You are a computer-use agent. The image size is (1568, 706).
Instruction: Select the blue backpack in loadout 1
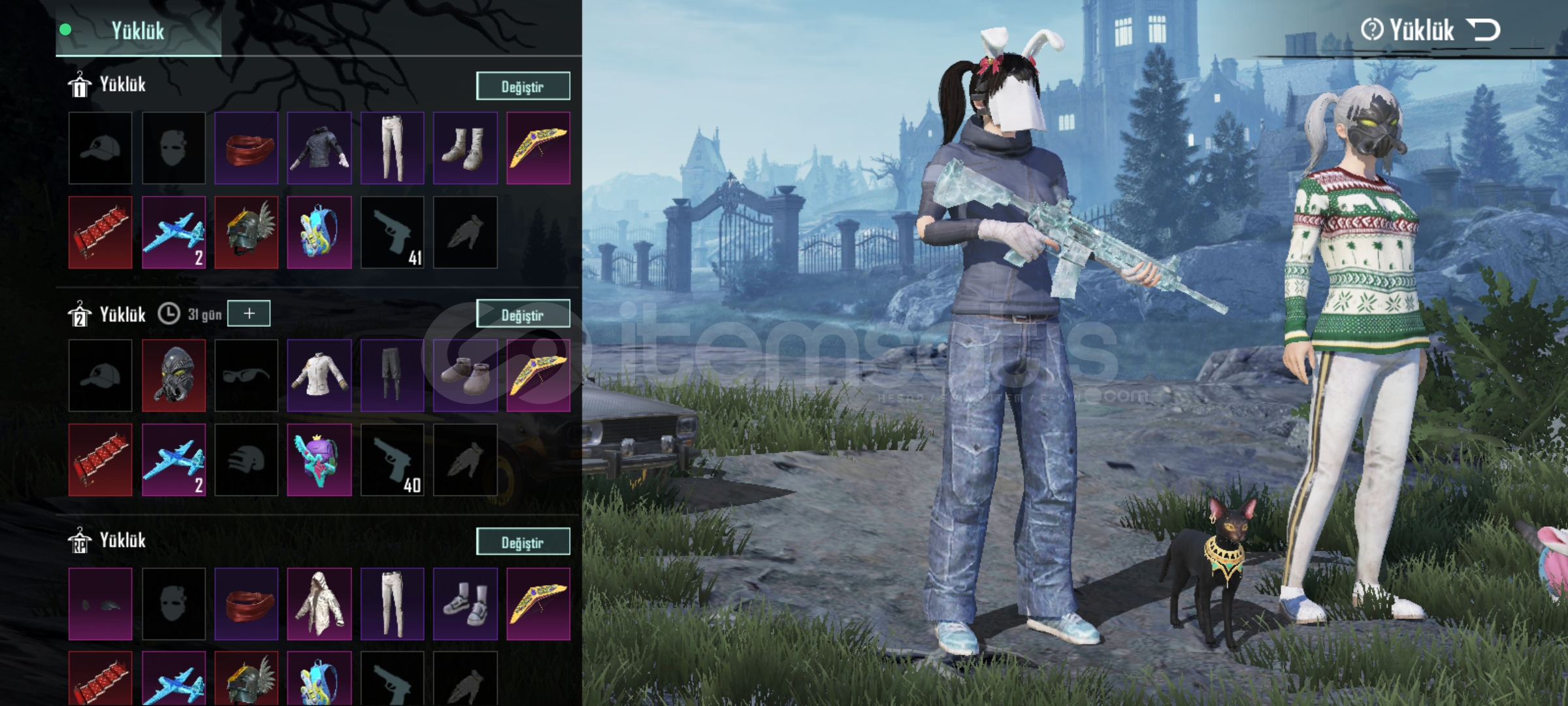pos(319,232)
